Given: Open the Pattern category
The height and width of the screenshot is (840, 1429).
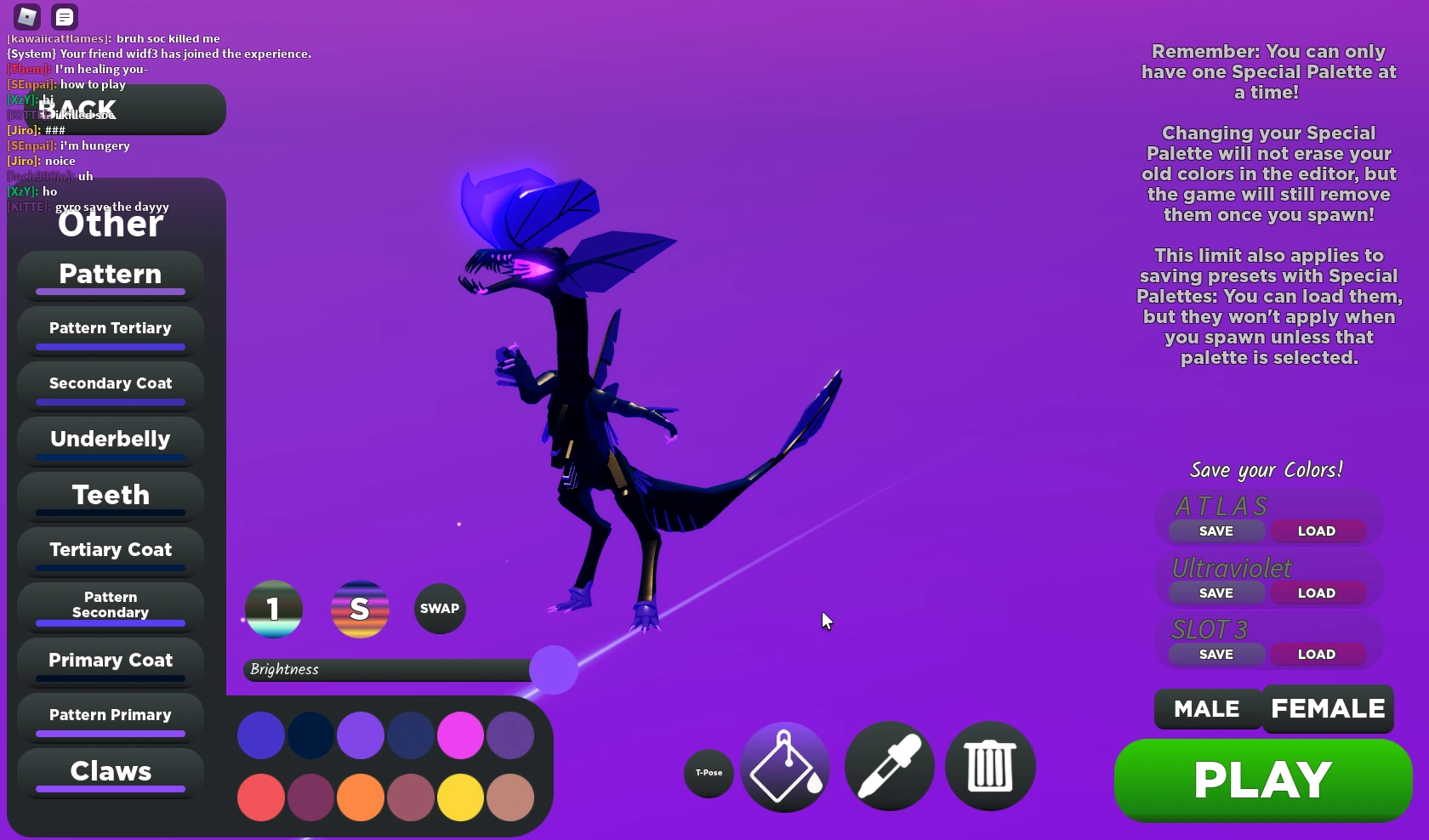Looking at the screenshot, I should coord(109,274).
